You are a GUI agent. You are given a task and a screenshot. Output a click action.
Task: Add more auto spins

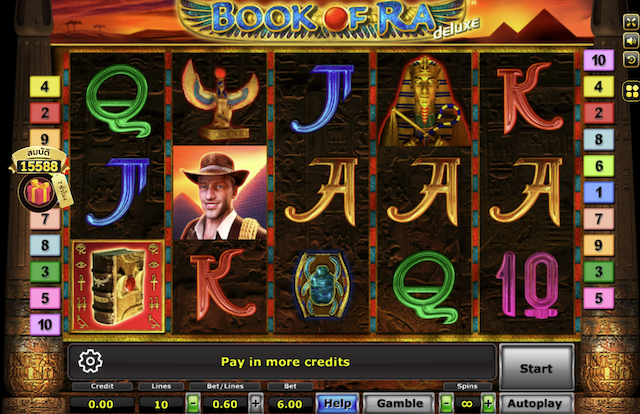tap(488, 403)
